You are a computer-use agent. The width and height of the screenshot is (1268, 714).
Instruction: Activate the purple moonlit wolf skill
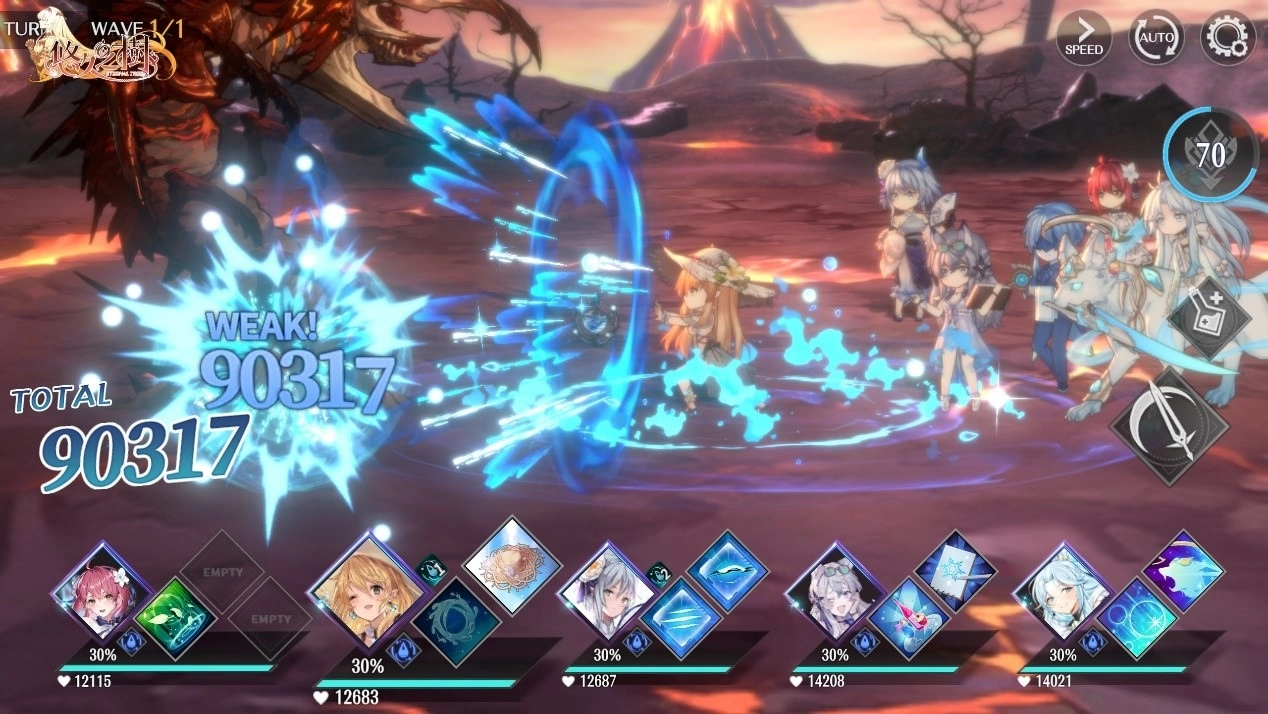[x=1183, y=571]
